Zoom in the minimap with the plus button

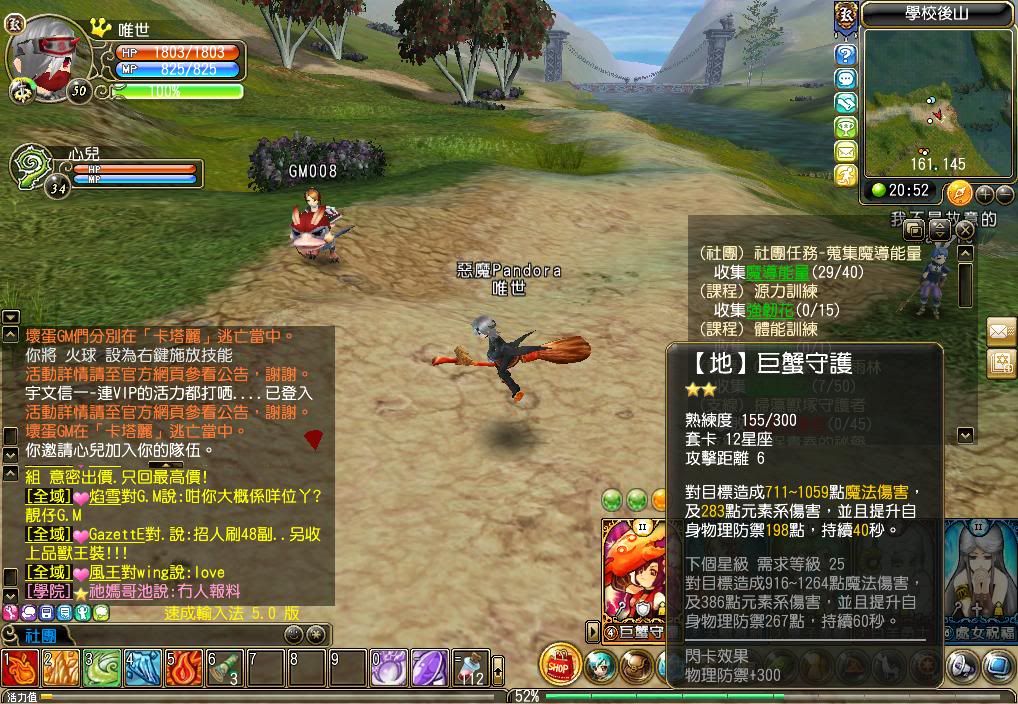[984, 194]
